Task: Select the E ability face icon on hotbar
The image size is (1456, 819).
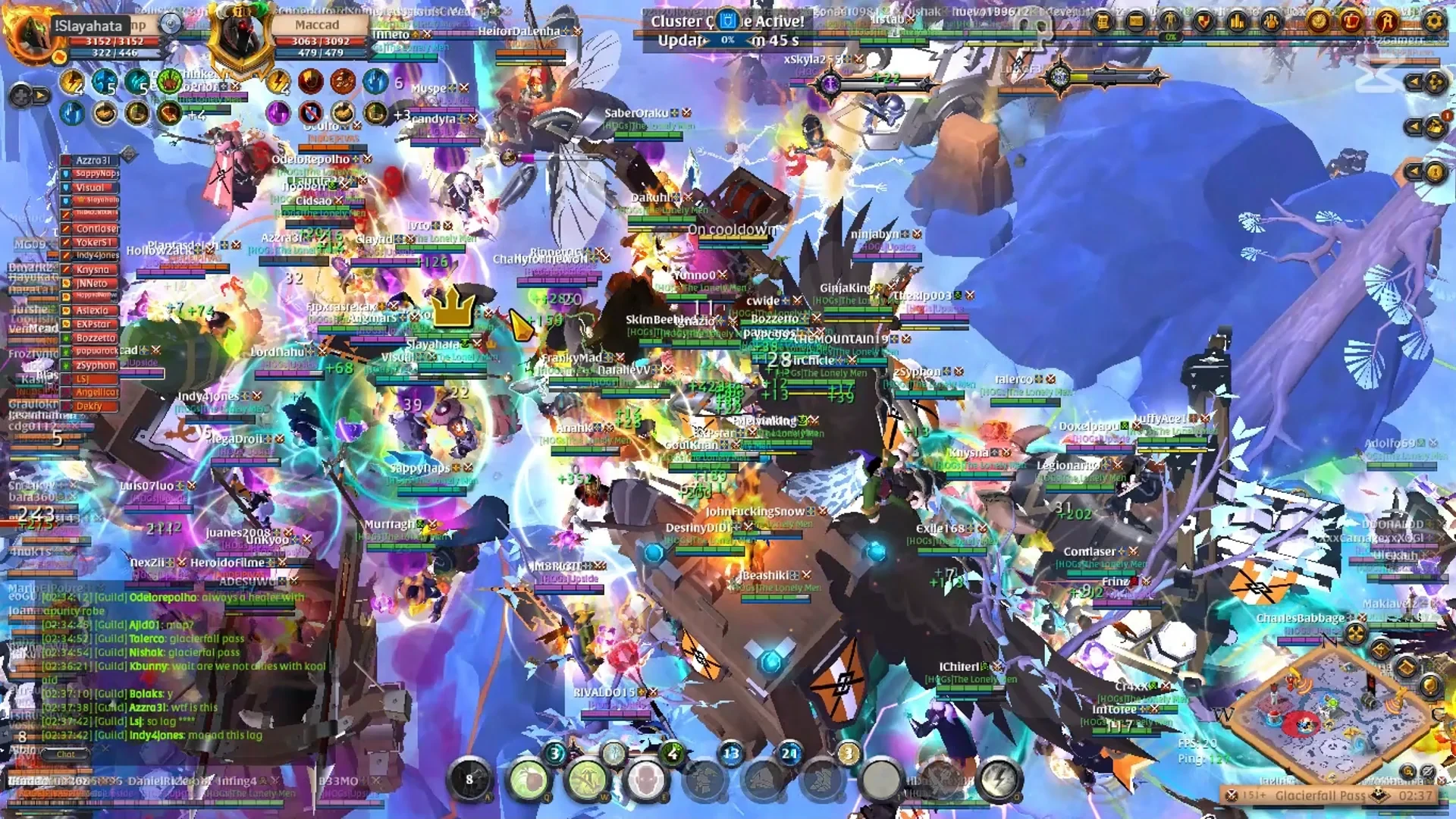Action: point(647,781)
